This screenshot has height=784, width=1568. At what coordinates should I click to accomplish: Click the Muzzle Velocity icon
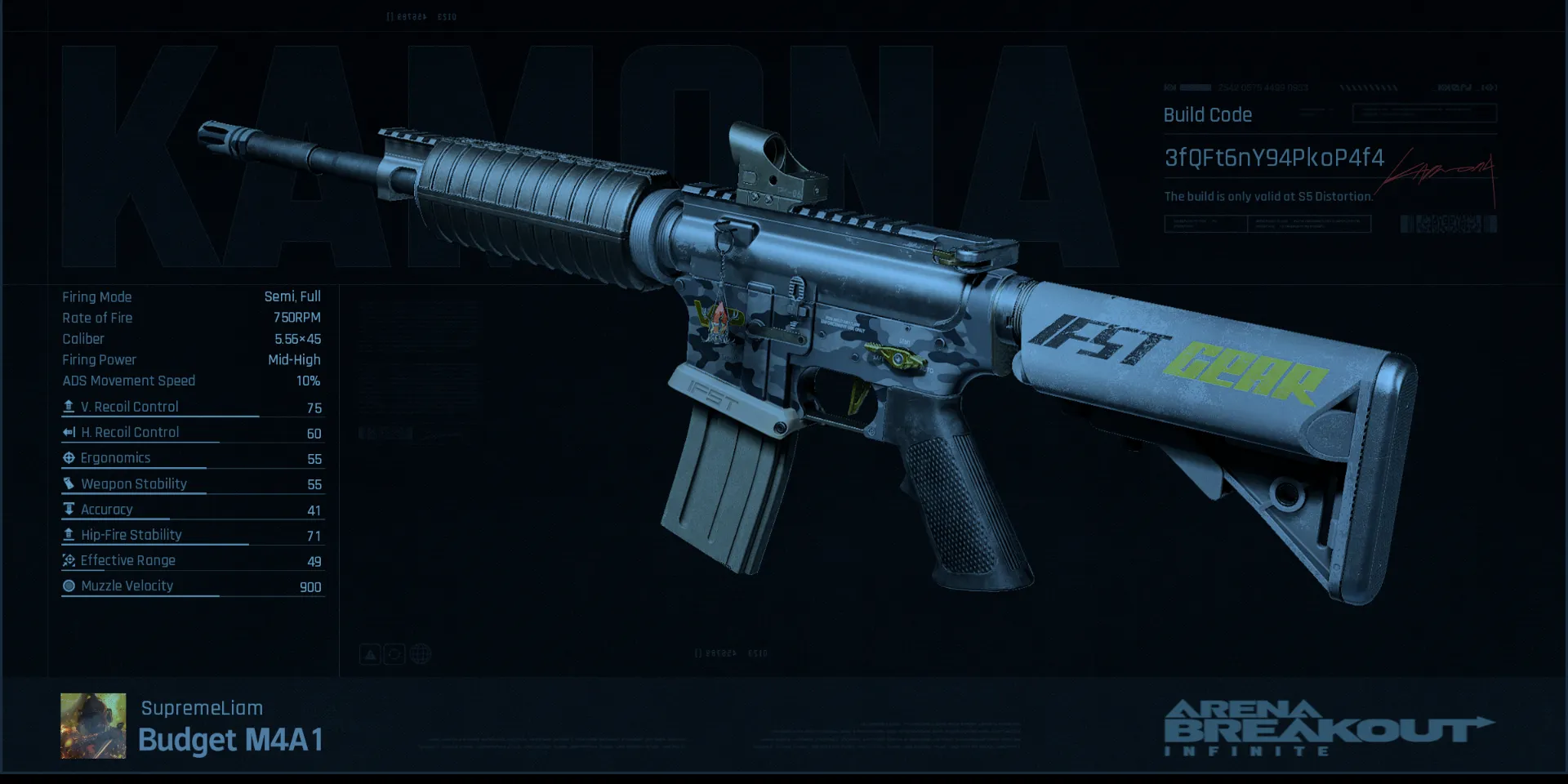point(69,585)
